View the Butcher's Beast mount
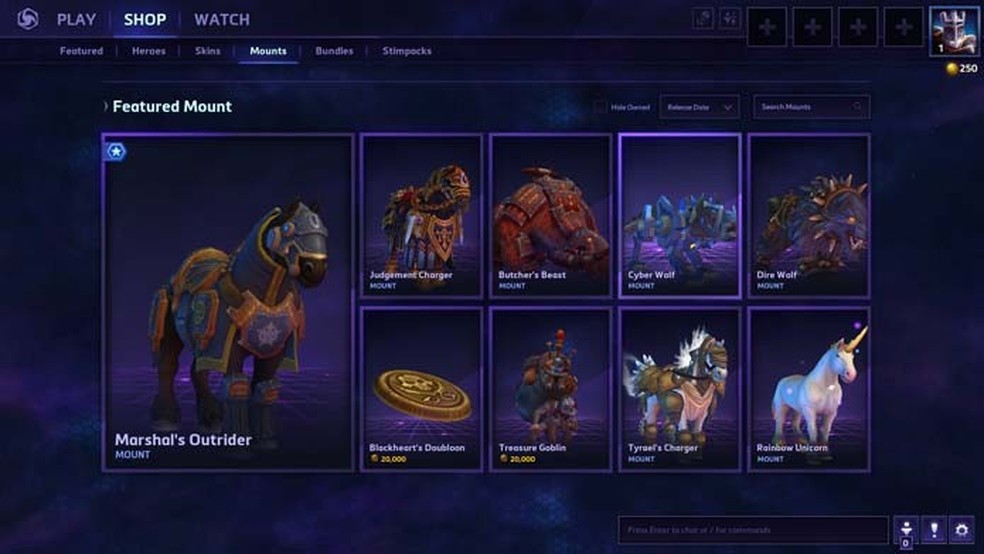The image size is (984, 554). 550,216
